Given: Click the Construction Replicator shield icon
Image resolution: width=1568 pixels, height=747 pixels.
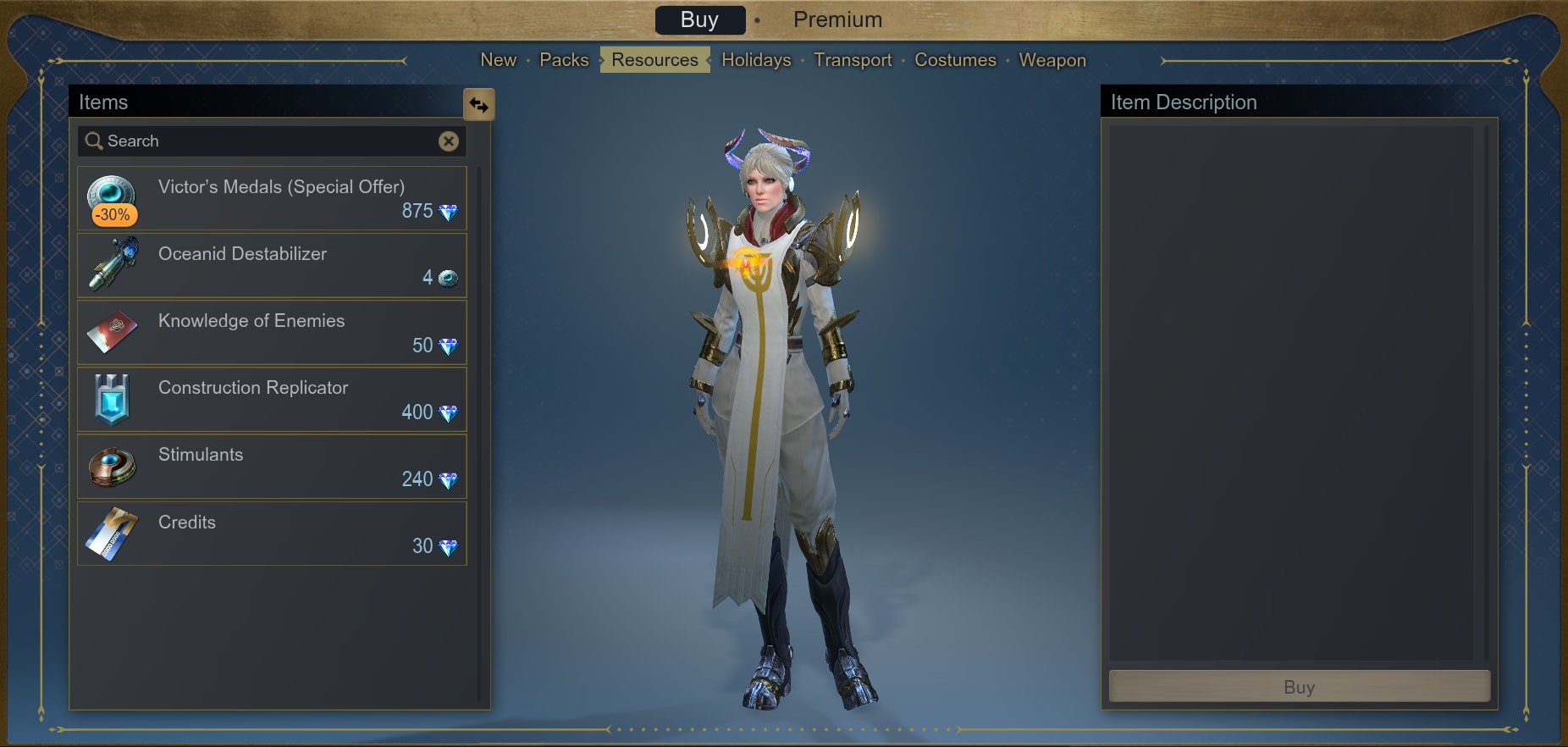Looking at the screenshot, I should tap(113, 398).
